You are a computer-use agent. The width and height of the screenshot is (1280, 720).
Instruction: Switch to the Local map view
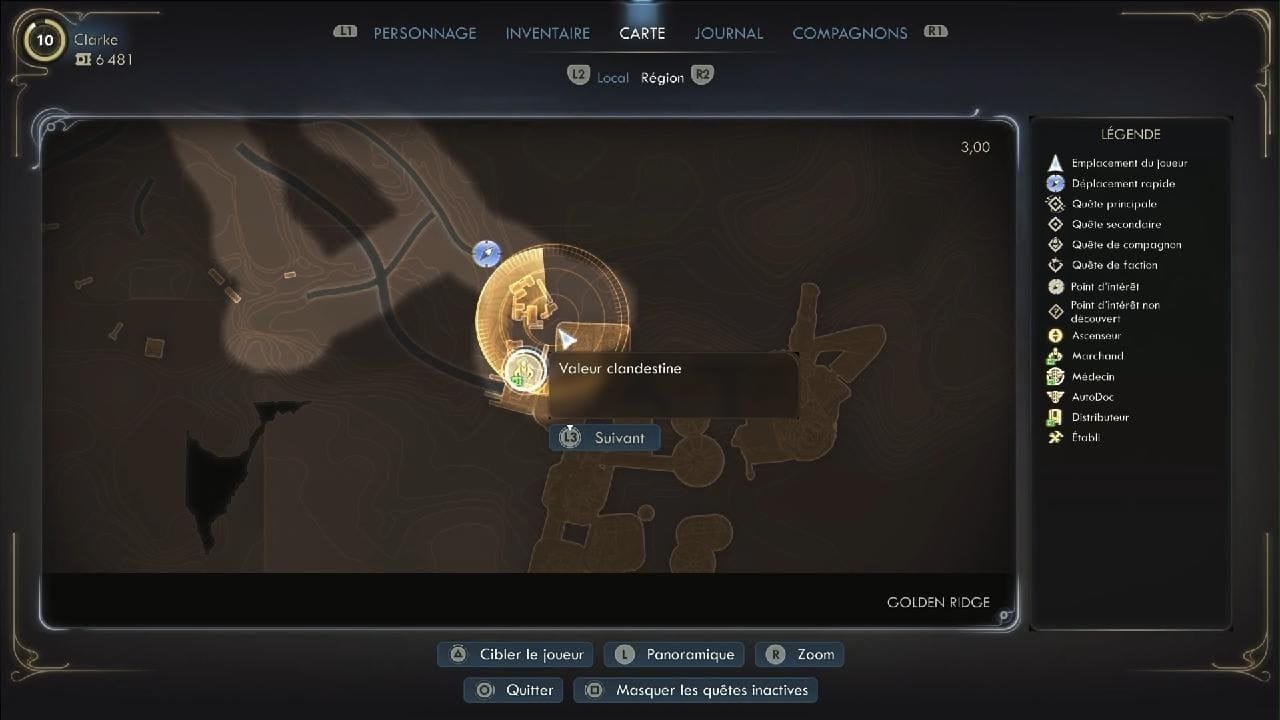point(611,76)
